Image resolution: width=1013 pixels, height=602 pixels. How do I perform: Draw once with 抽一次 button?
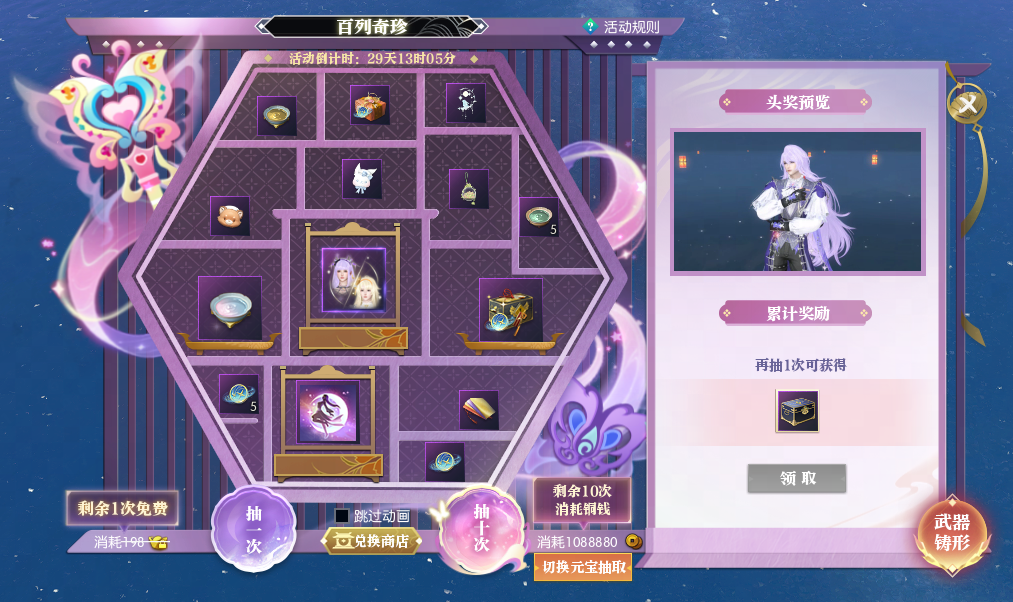(x=253, y=527)
